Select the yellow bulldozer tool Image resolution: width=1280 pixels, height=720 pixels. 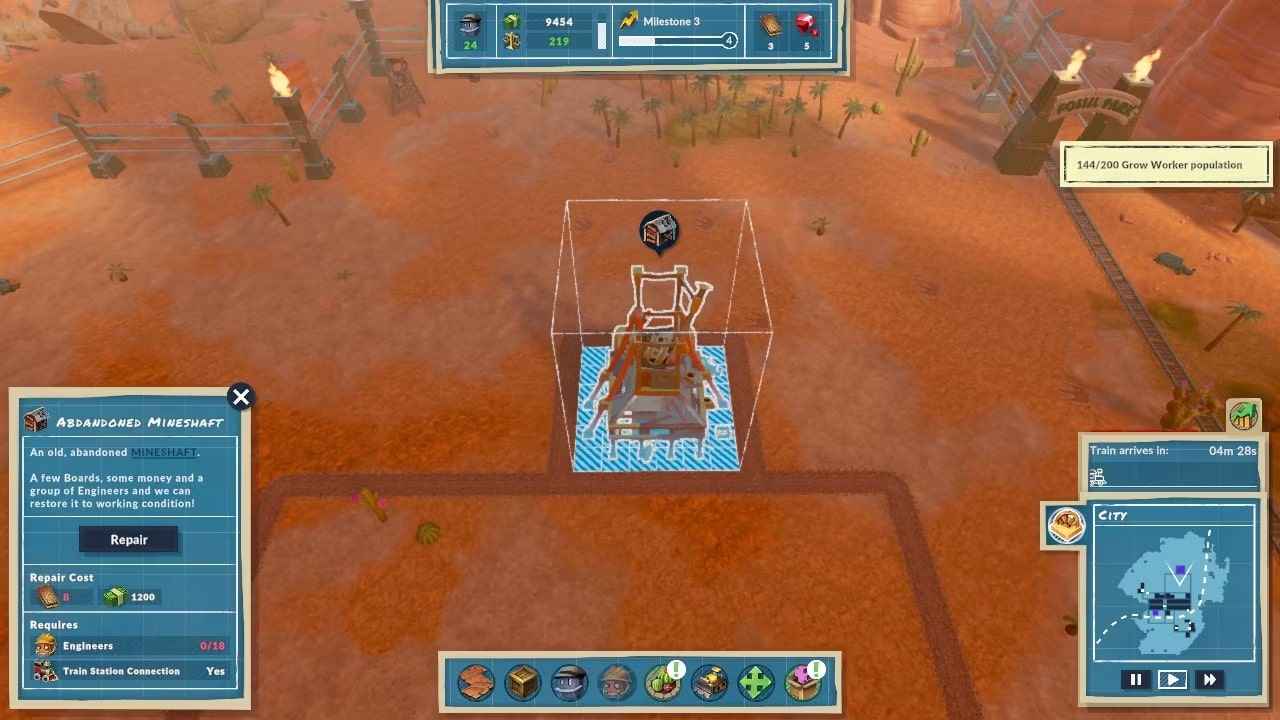pyautogui.click(x=710, y=682)
